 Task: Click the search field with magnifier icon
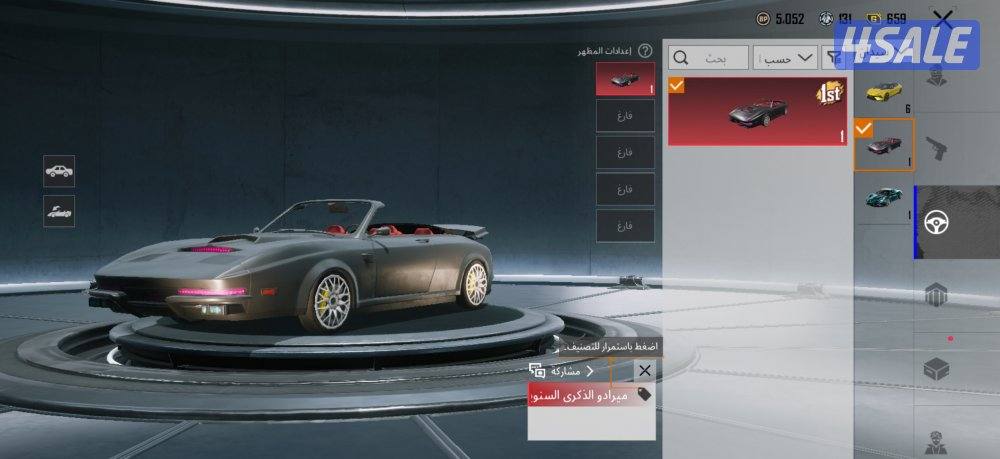pyautogui.click(x=710, y=59)
